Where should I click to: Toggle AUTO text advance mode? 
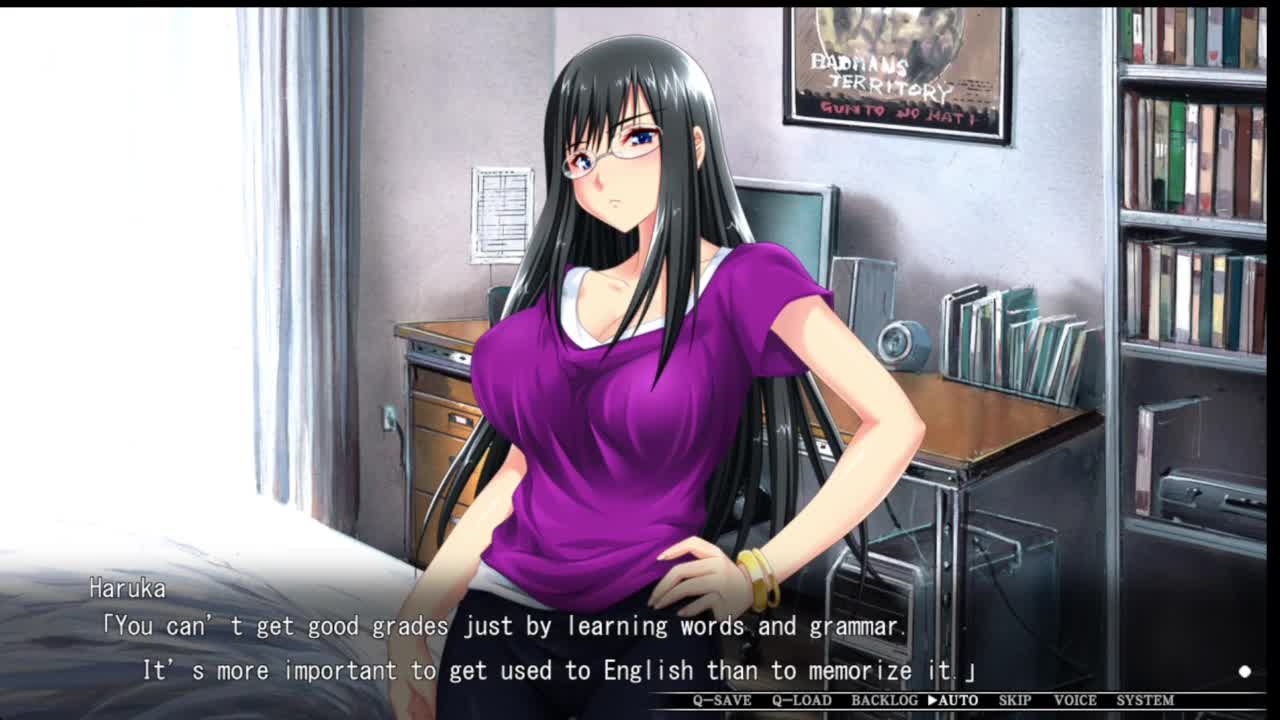coord(953,700)
